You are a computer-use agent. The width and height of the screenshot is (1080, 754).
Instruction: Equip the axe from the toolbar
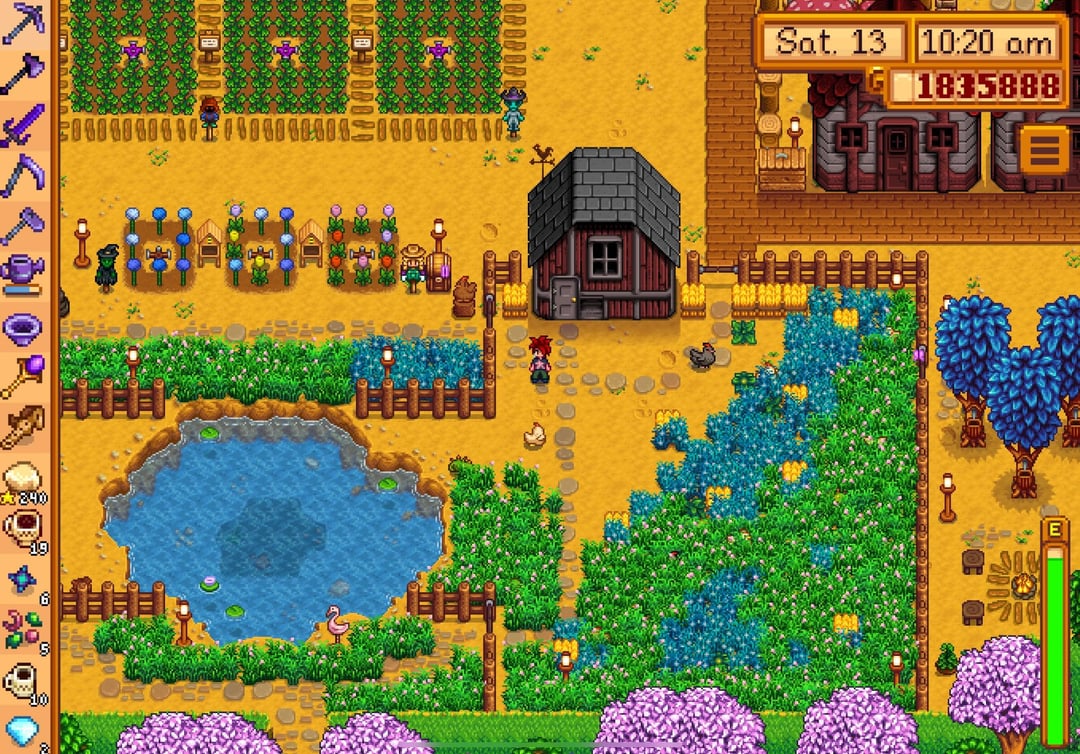point(22,74)
